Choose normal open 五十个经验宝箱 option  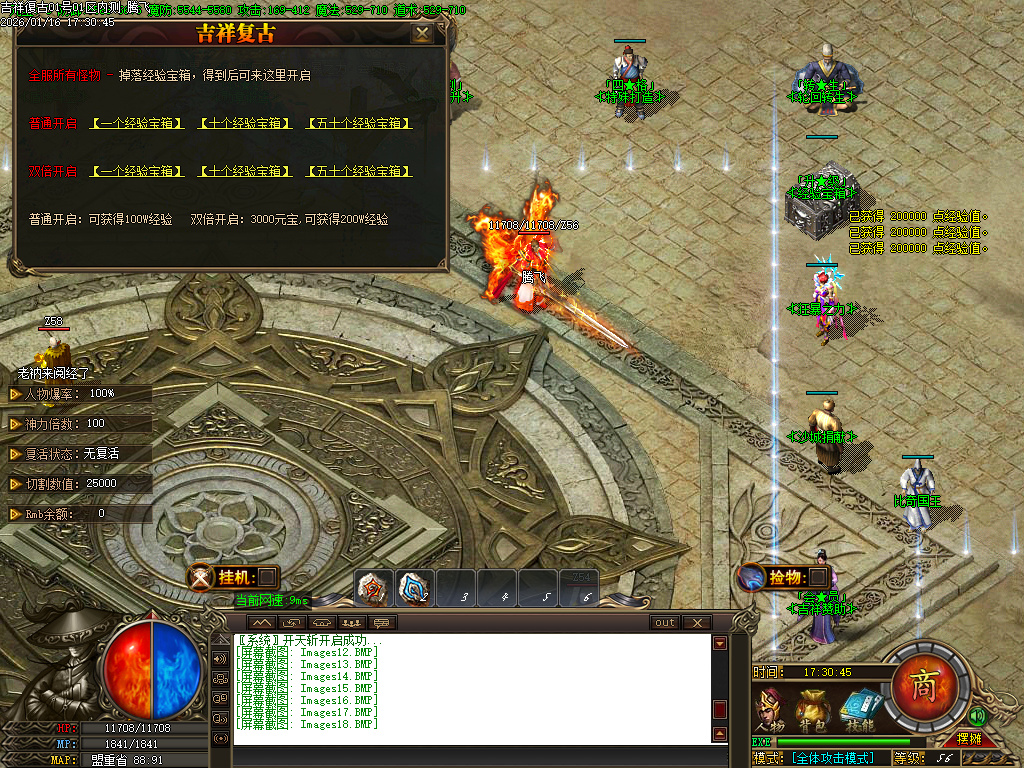[359, 123]
